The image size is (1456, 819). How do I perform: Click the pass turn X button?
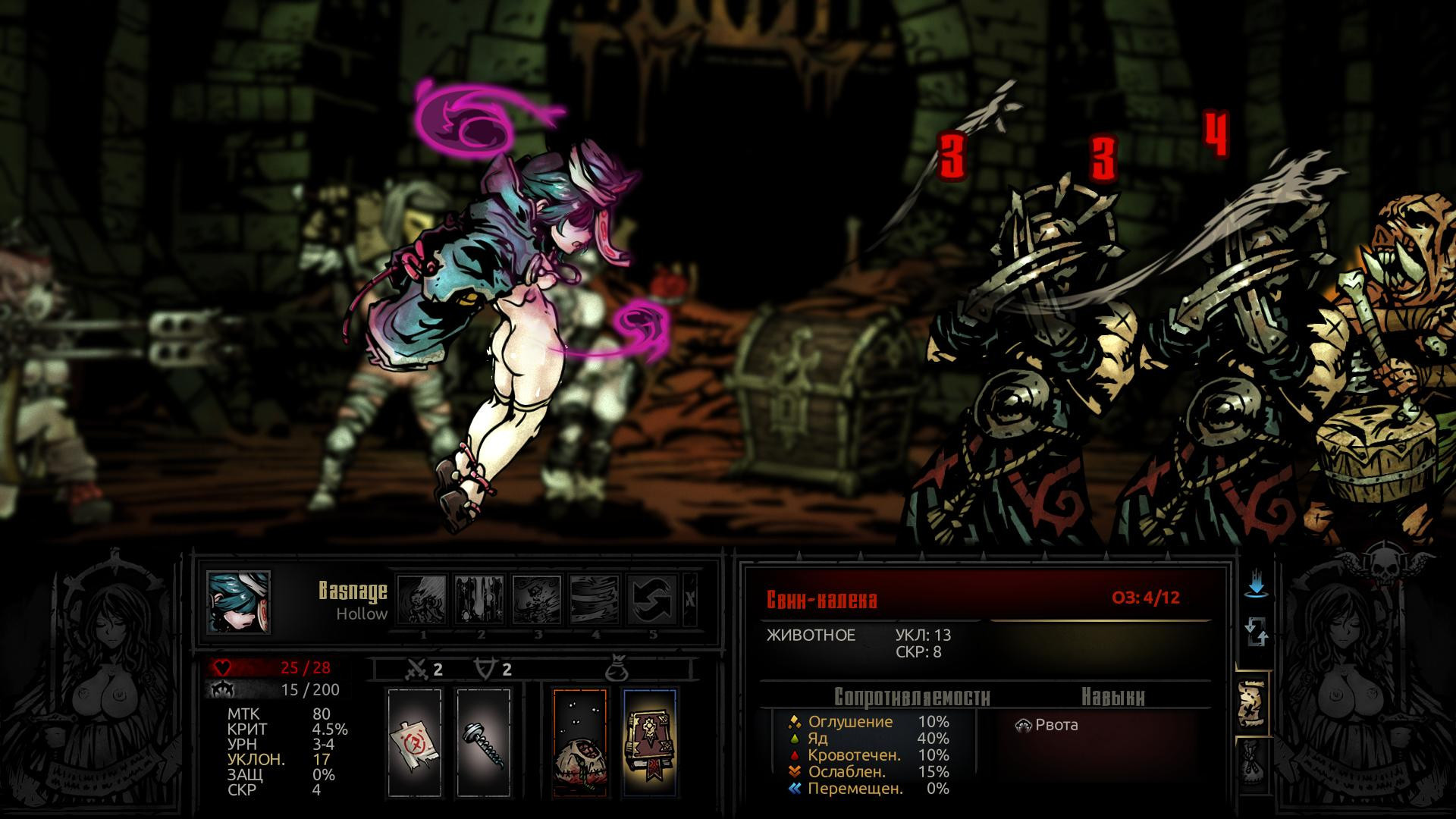coord(689,599)
